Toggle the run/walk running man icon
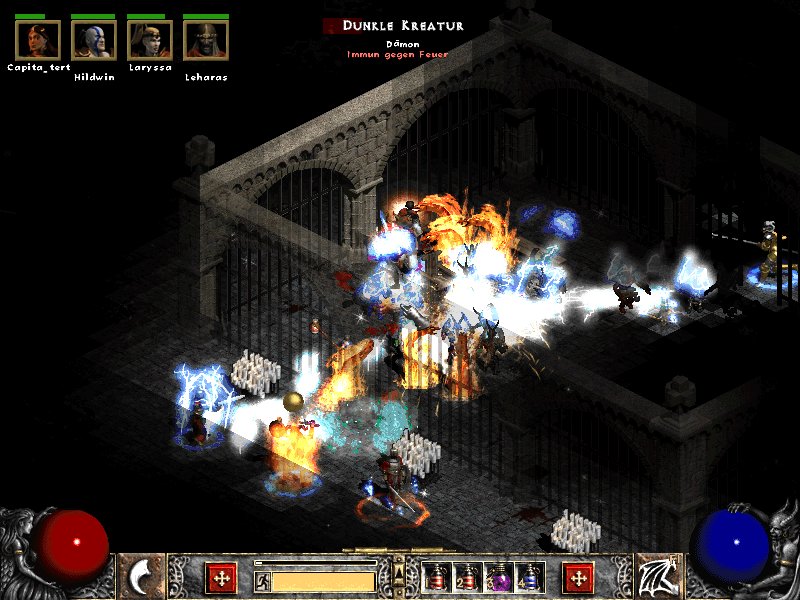The width and height of the screenshot is (800, 600). tap(262, 580)
